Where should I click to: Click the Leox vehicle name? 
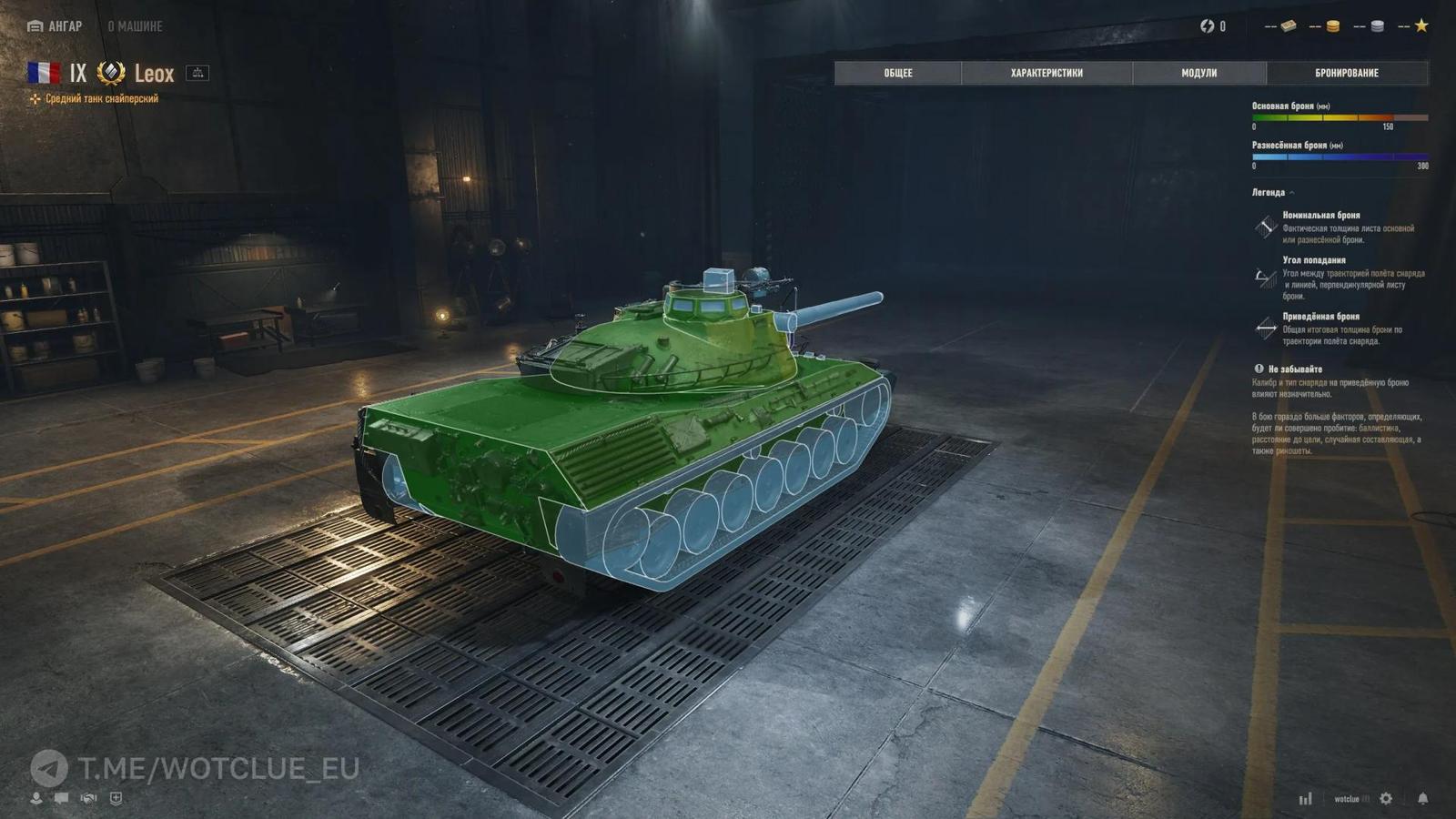coord(153,74)
